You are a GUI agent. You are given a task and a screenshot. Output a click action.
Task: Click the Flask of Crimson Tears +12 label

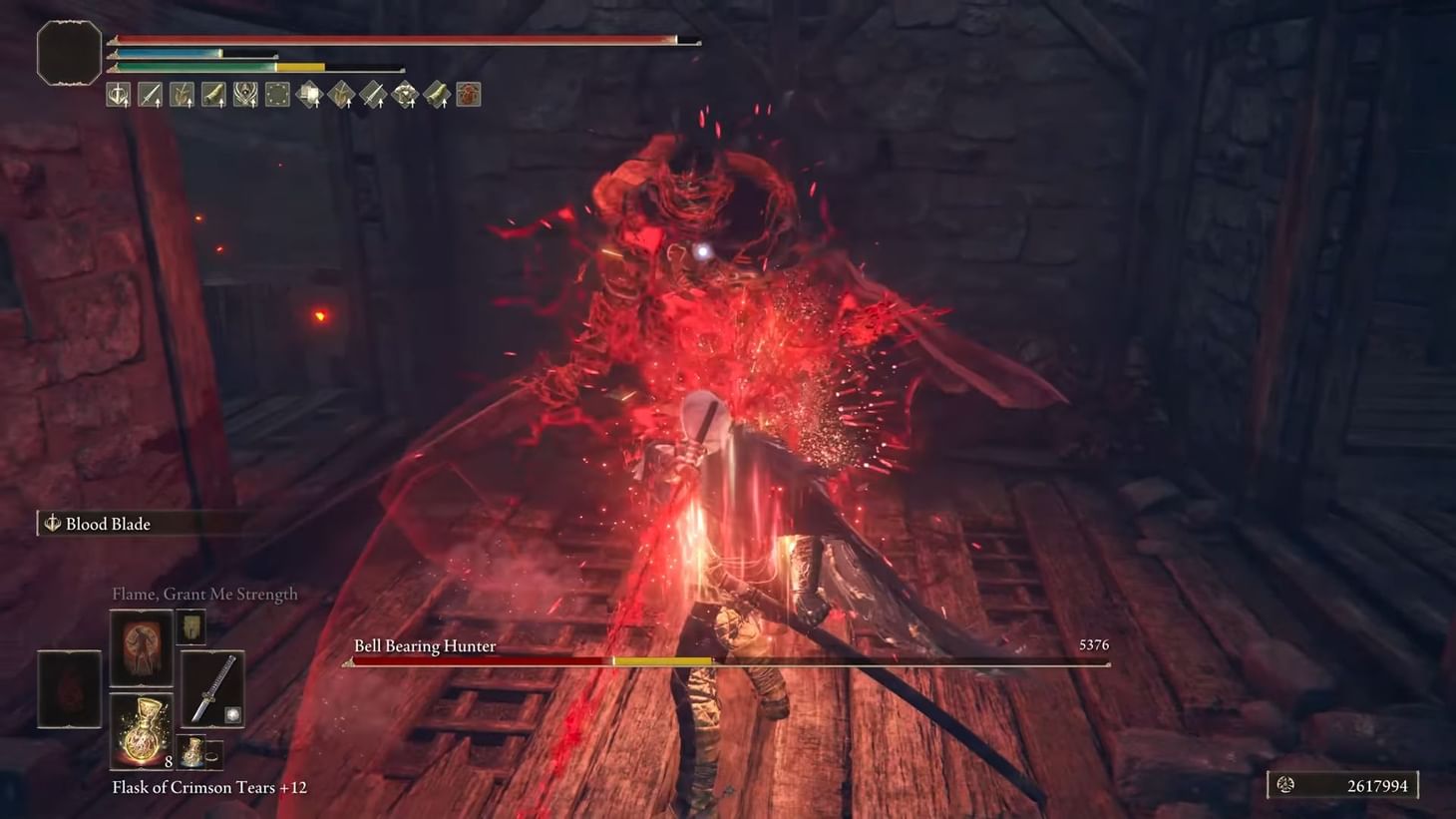pyautogui.click(x=209, y=787)
